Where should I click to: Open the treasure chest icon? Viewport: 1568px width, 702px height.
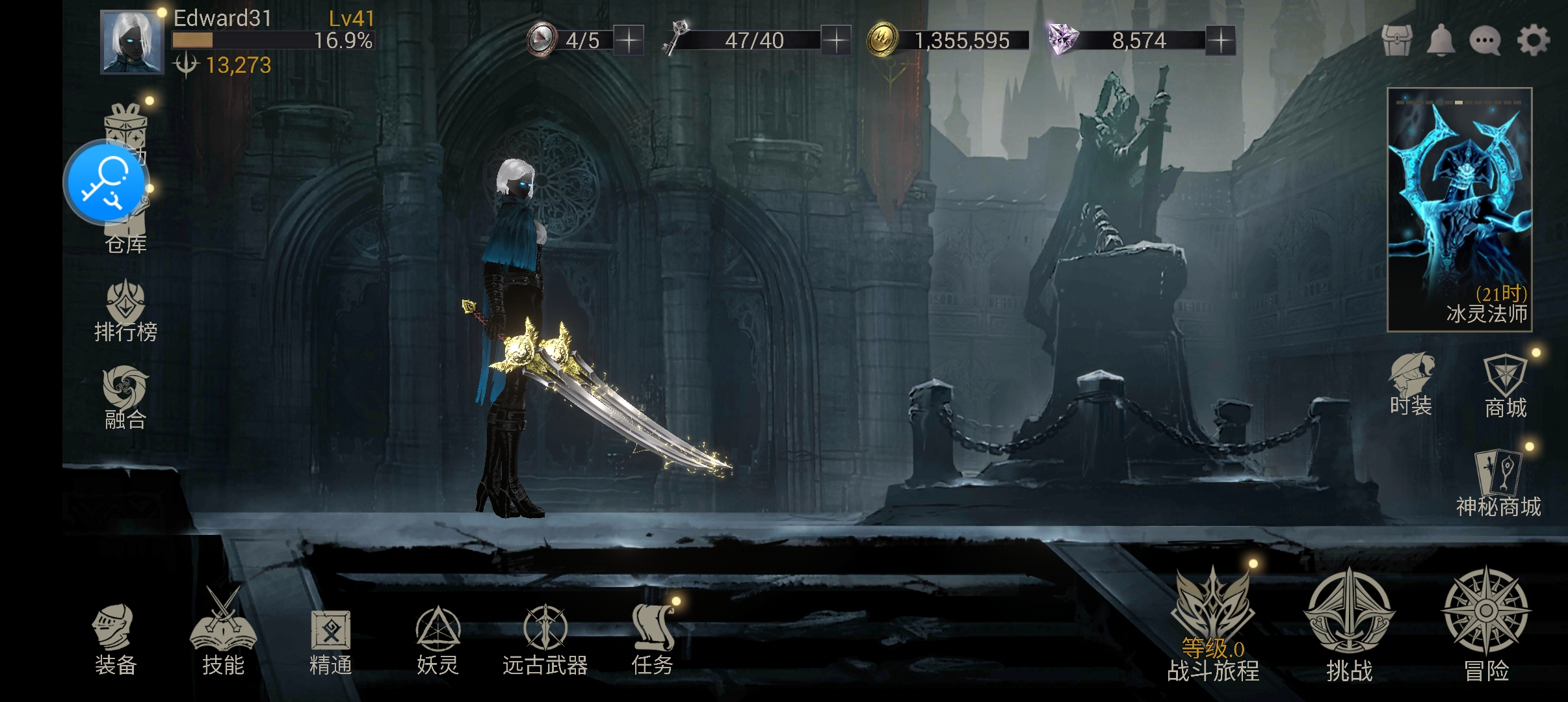[x=1397, y=40]
